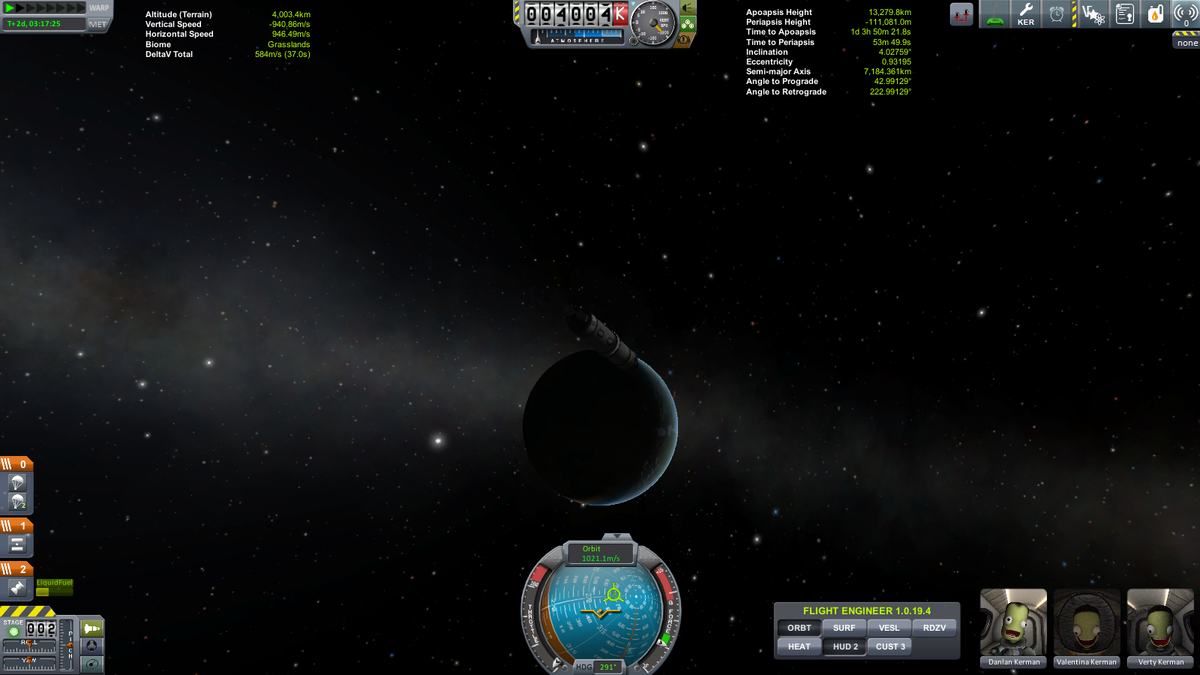Open the CUST 3 custom section
This screenshot has width=1200, height=675.
coord(890,647)
